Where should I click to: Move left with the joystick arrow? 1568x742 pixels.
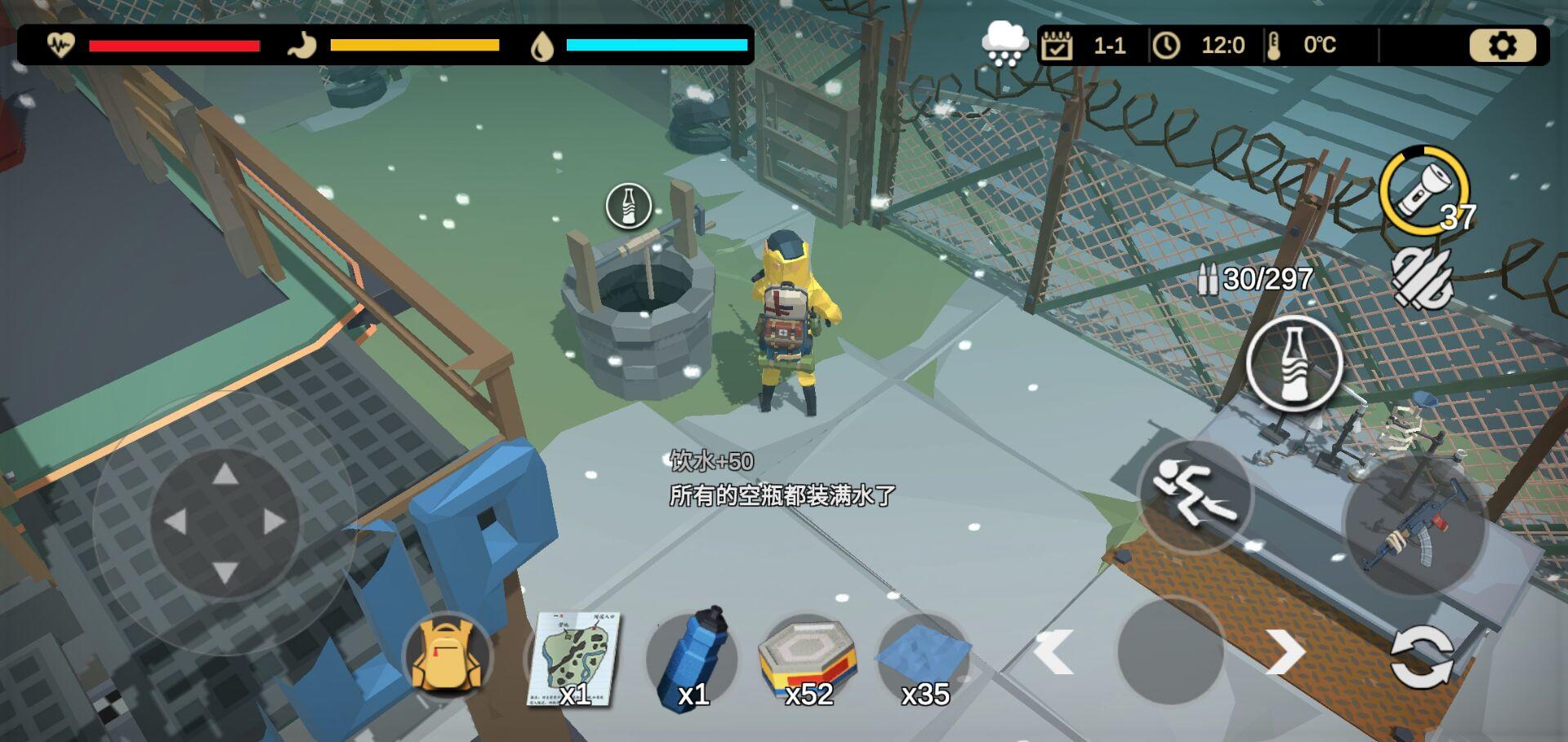pyautogui.click(x=176, y=522)
